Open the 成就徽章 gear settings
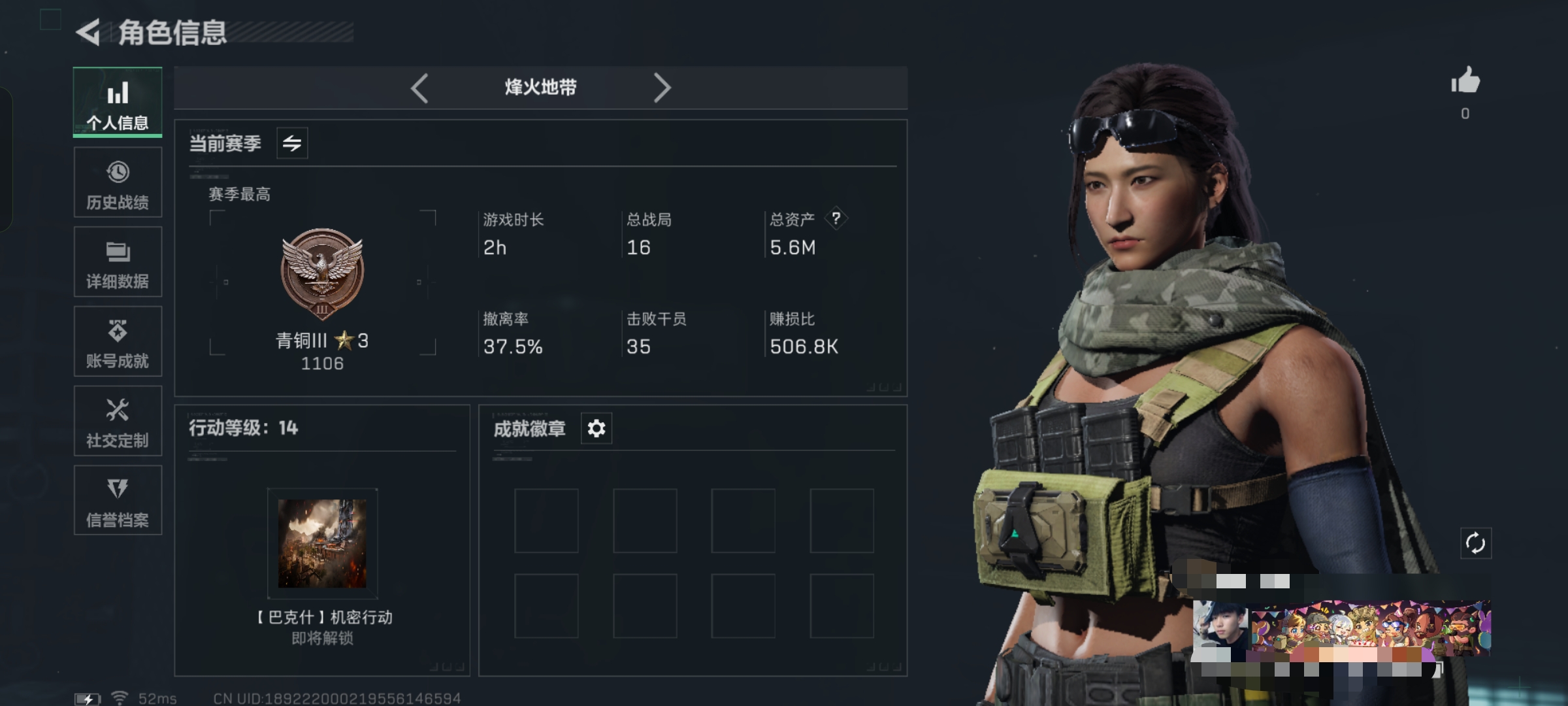Screen dimensions: 1568x706 (596, 429)
